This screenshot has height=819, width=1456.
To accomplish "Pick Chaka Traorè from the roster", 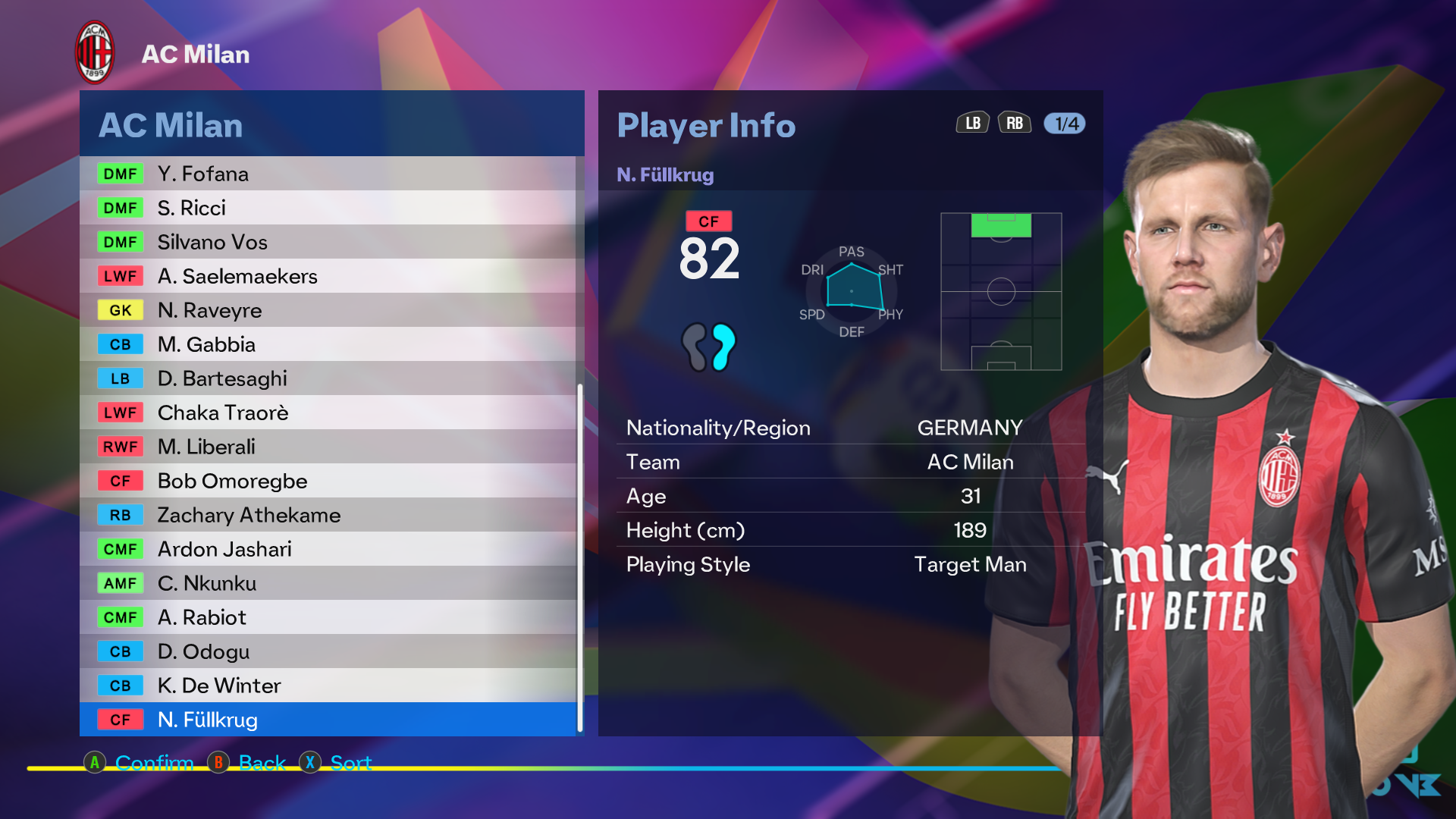I will point(328,413).
